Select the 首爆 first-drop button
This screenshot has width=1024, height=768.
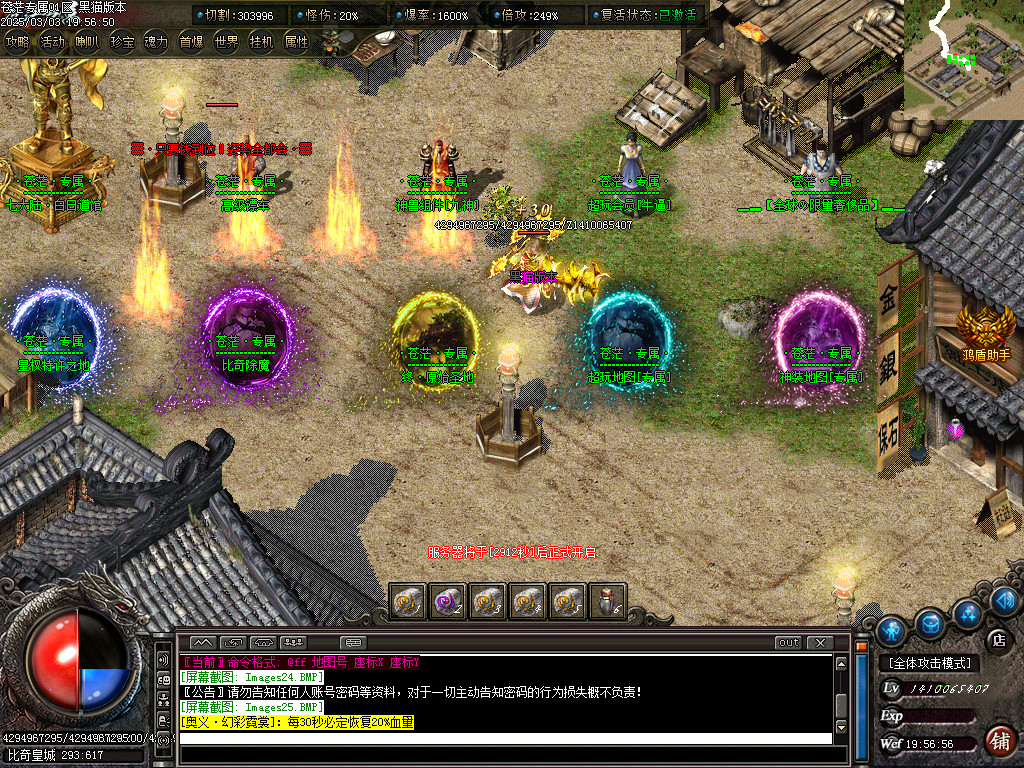tap(191, 42)
